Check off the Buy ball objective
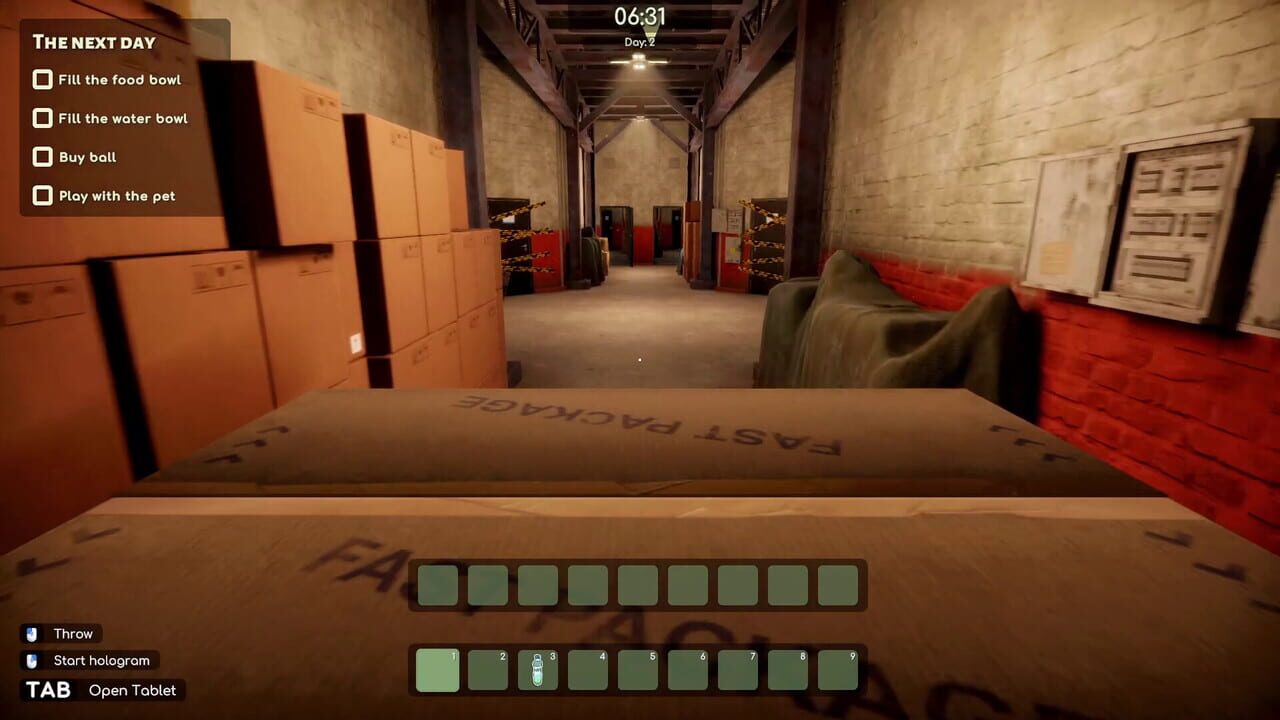Viewport: 1280px width, 720px height. click(42, 156)
